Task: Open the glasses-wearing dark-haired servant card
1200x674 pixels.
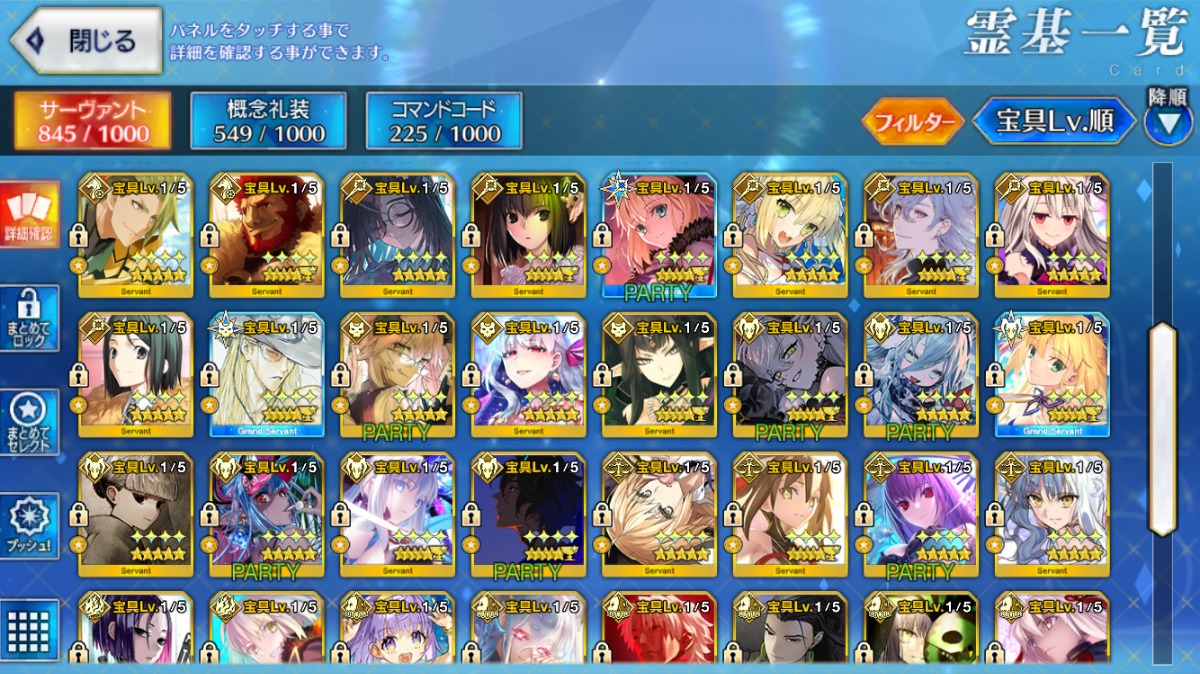Action: (x=398, y=236)
